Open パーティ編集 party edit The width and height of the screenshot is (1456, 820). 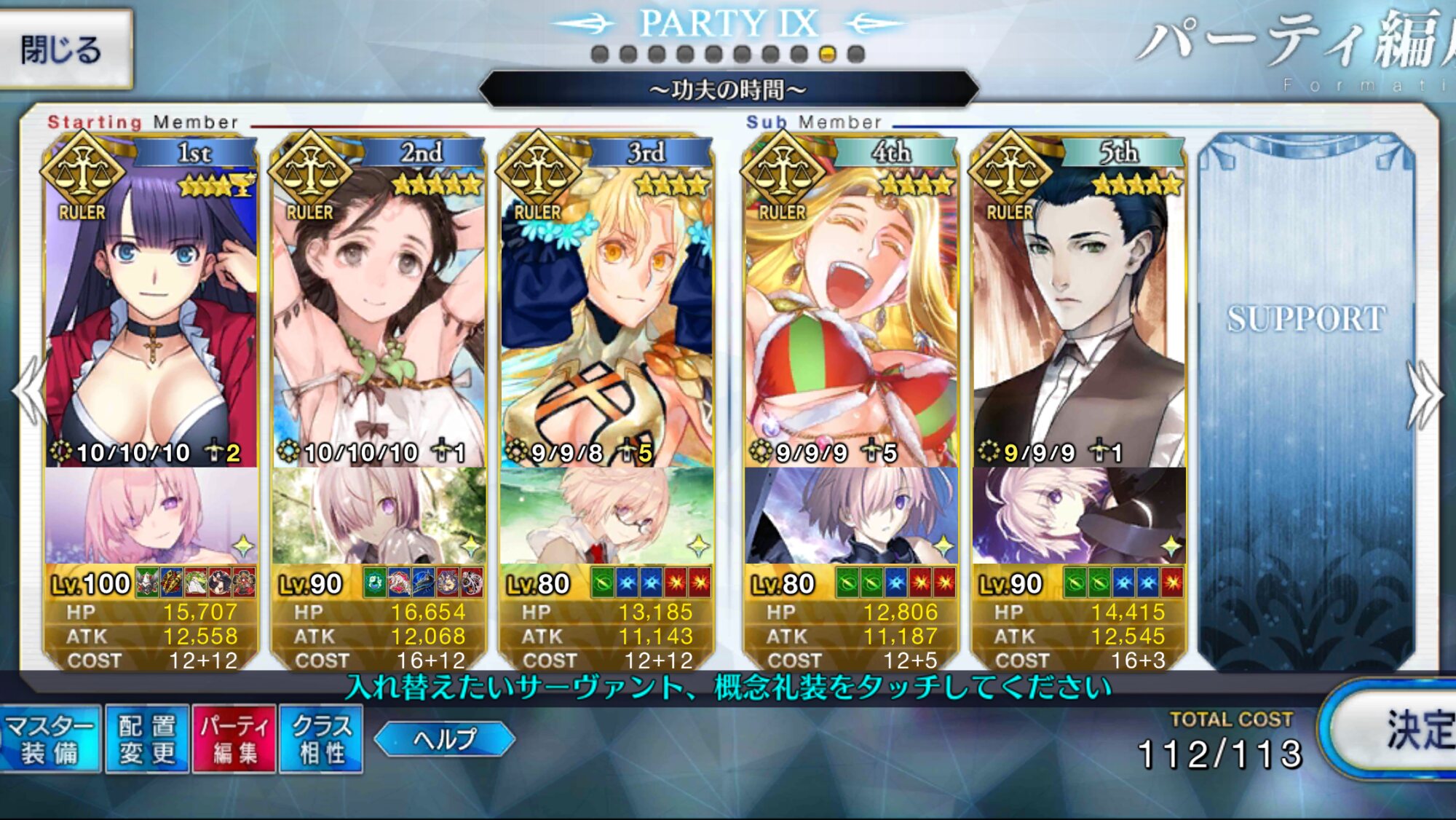(234, 739)
